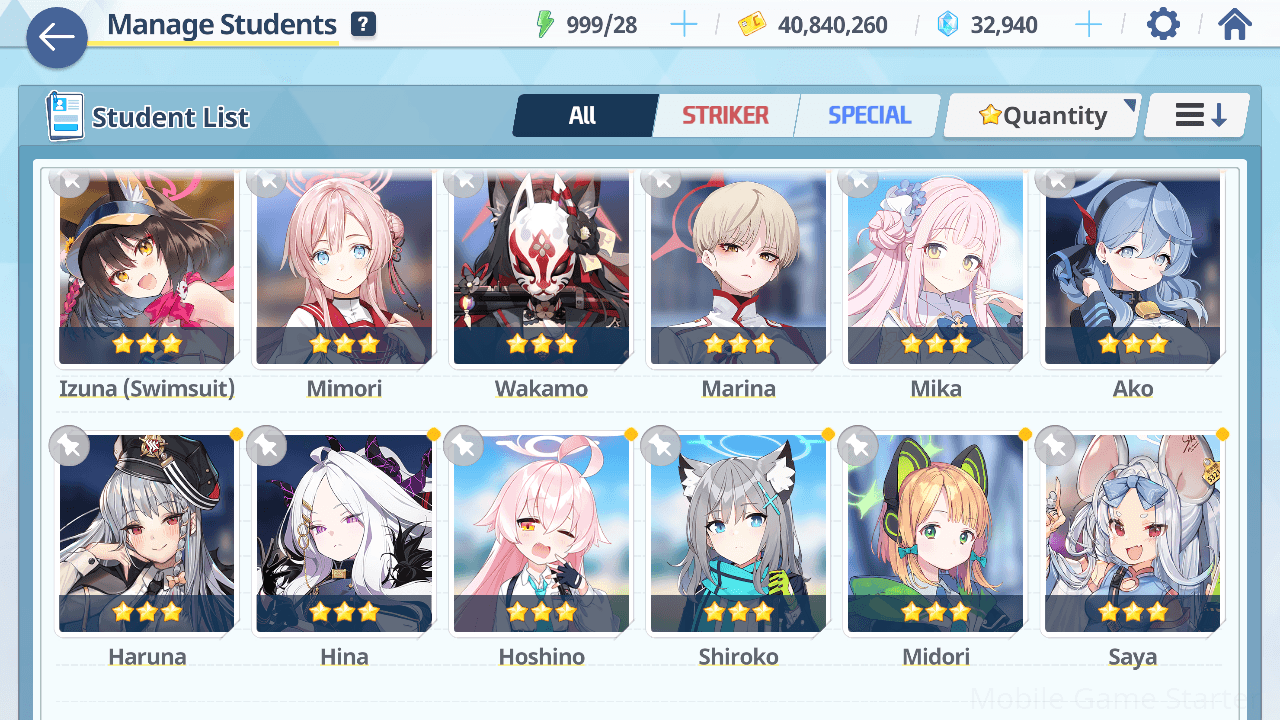This screenshot has width=1280, height=720.
Task: Open the Manage Students help question mark
Action: (x=364, y=25)
